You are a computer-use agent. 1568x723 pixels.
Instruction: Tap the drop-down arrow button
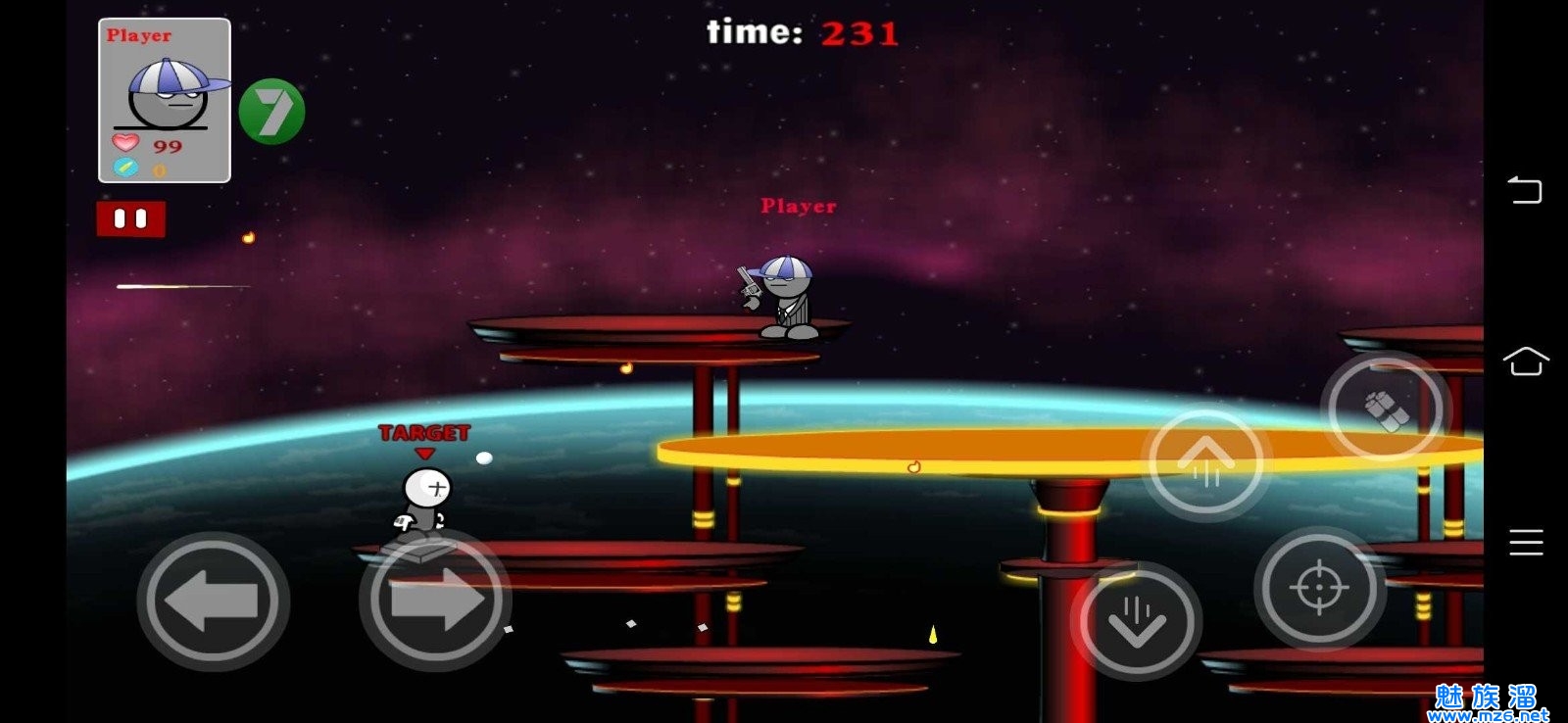[x=1136, y=621]
